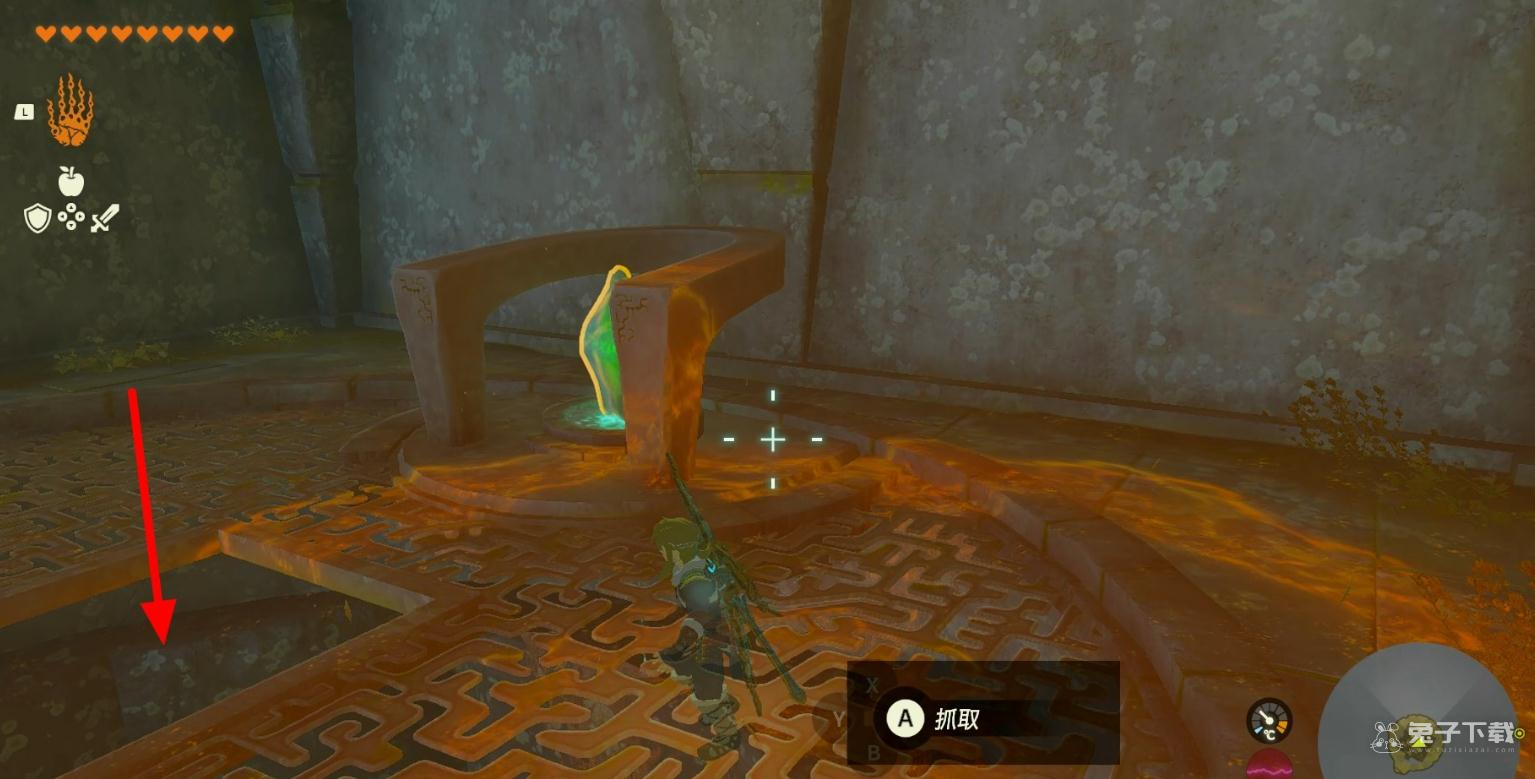
Task: Choose the sword weapon icon
Action: [104, 218]
